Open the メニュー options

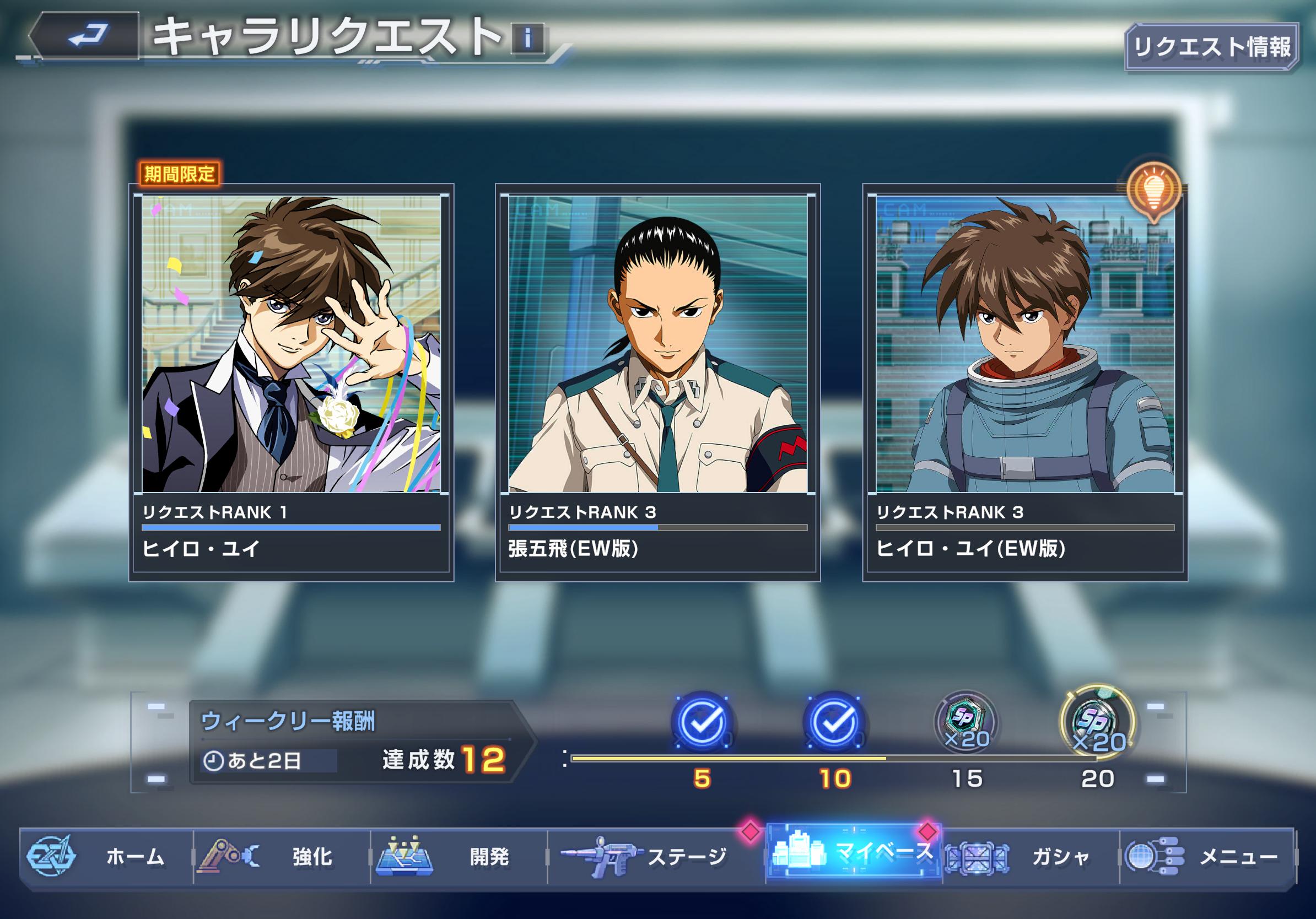tap(1207, 857)
